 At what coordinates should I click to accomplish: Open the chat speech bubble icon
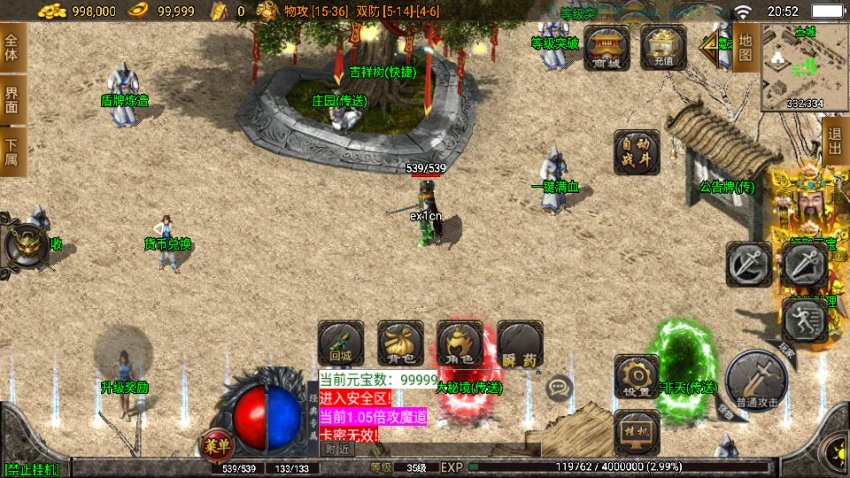click(559, 388)
